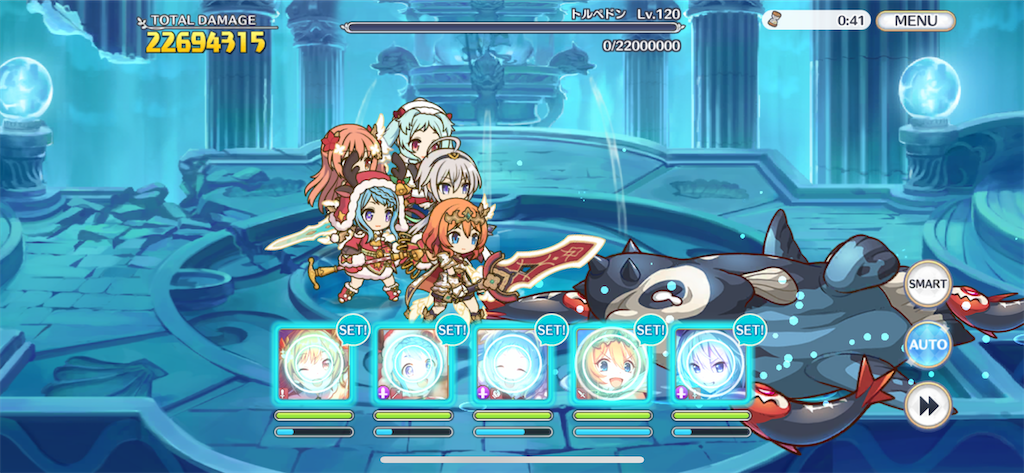The image size is (1024, 473).
Task: Tap the smiling closed-eyes character in the middle portrait
Action: point(511,364)
